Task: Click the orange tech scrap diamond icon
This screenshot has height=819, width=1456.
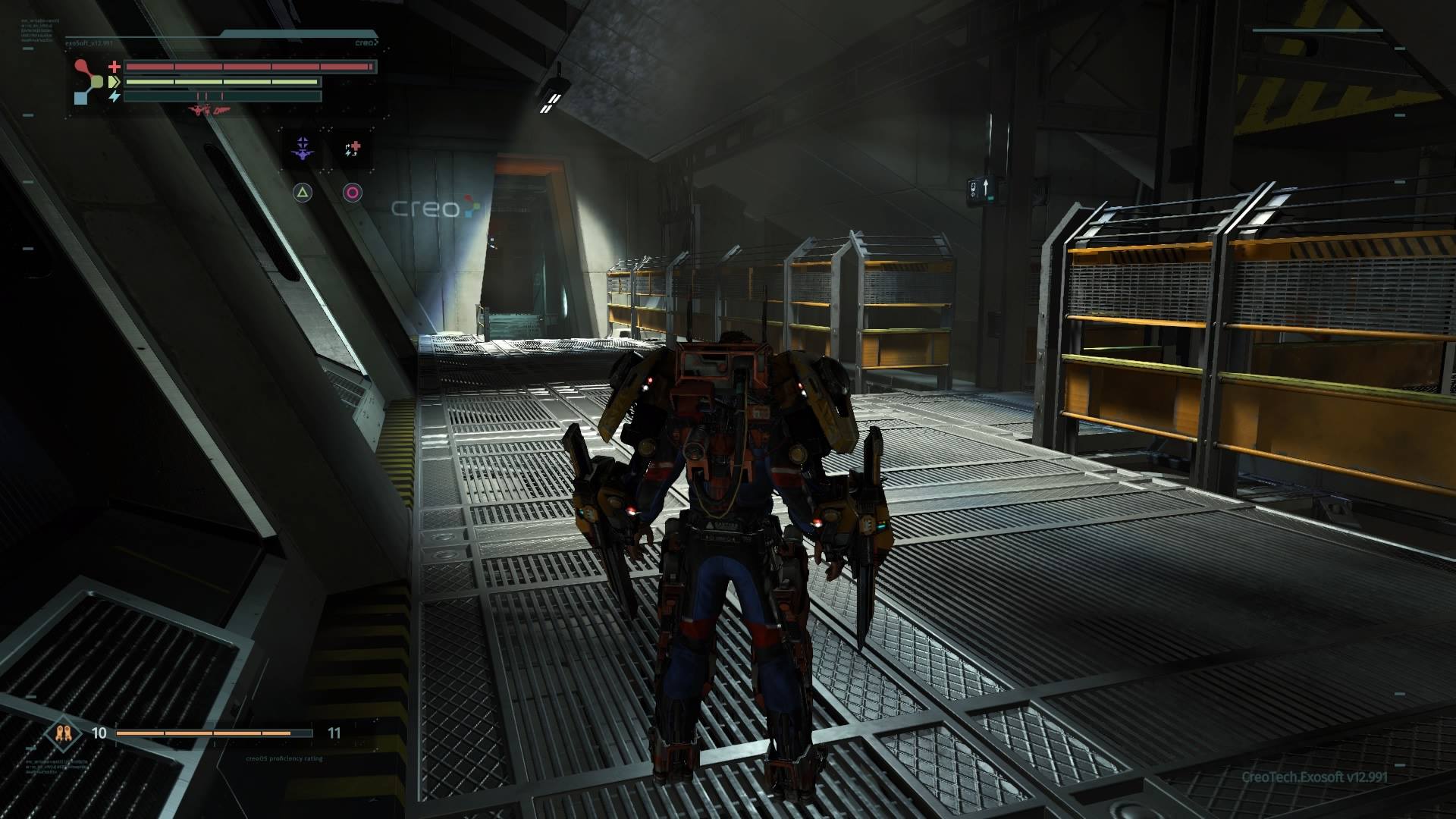Action: click(x=64, y=733)
